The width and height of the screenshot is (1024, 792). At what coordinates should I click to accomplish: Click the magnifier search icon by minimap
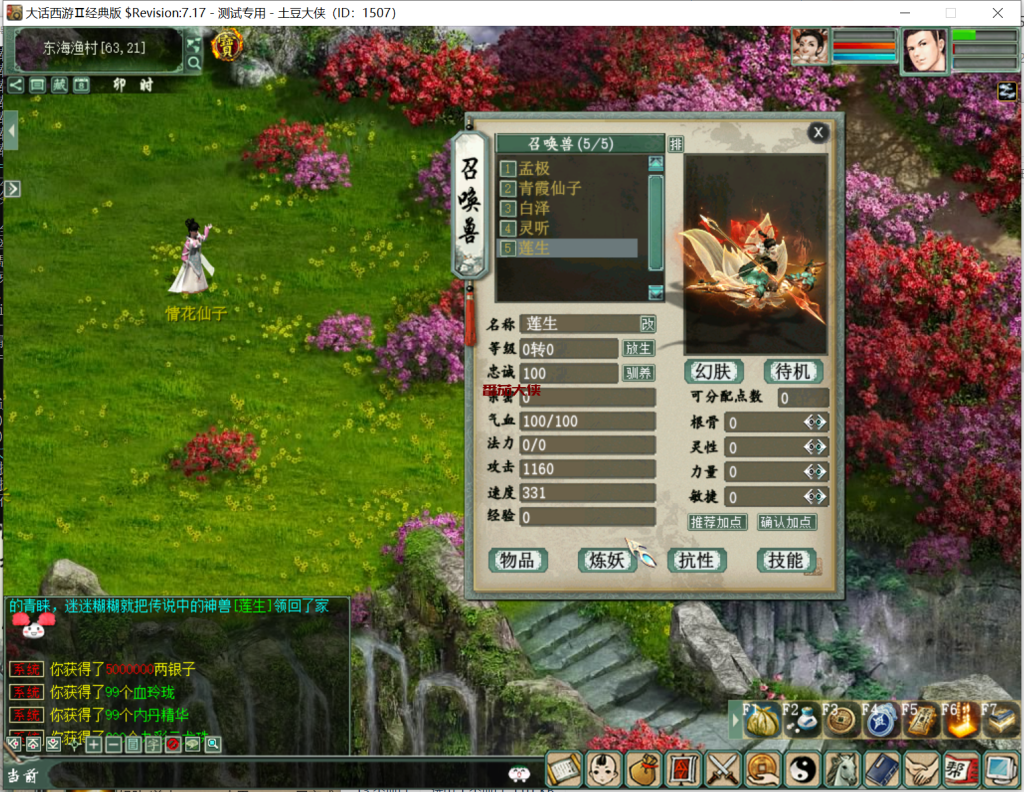tap(194, 63)
